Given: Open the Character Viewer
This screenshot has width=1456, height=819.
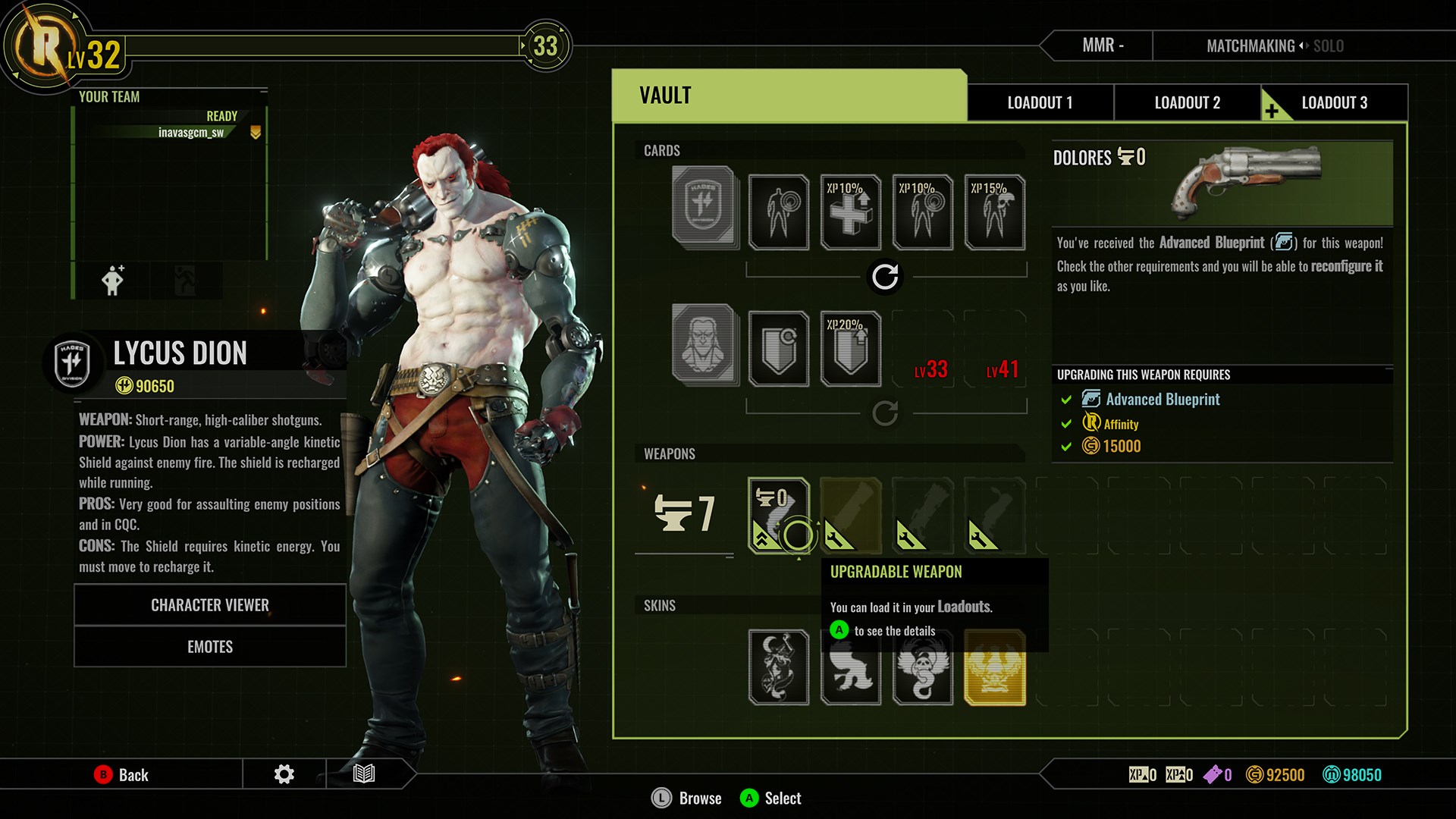Looking at the screenshot, I should (209, 604).
